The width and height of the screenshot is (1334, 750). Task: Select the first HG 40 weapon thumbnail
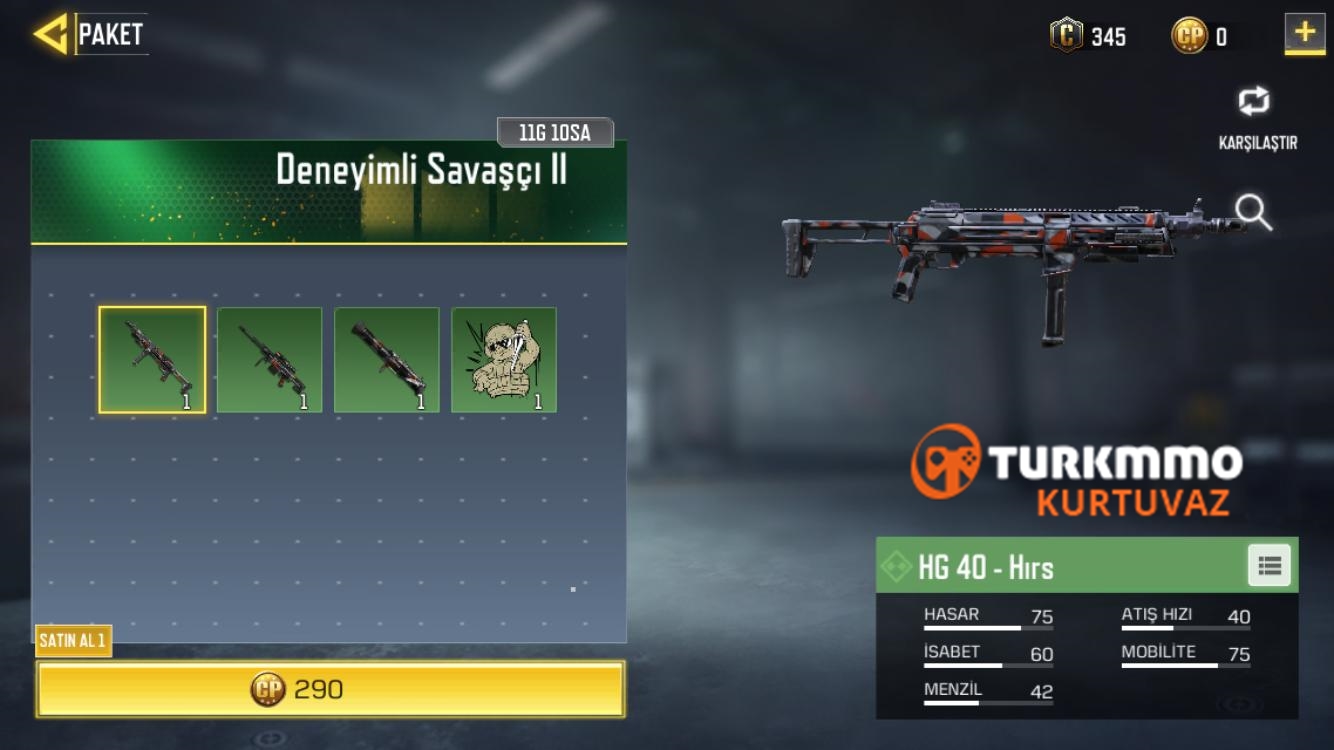pos(151,359)
